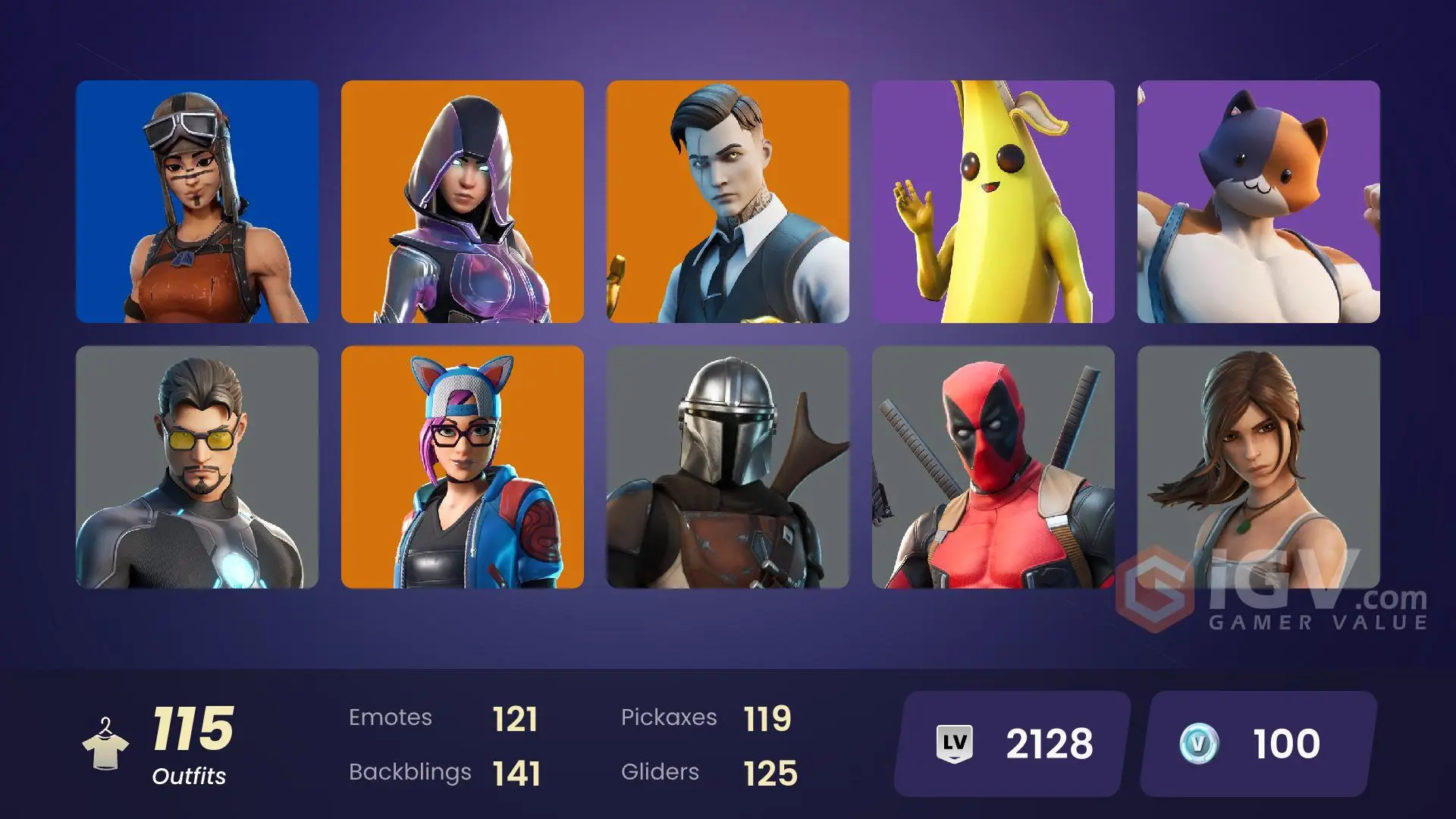
Task: Click the Lara Croft portrait
Action: [1259, 466]
